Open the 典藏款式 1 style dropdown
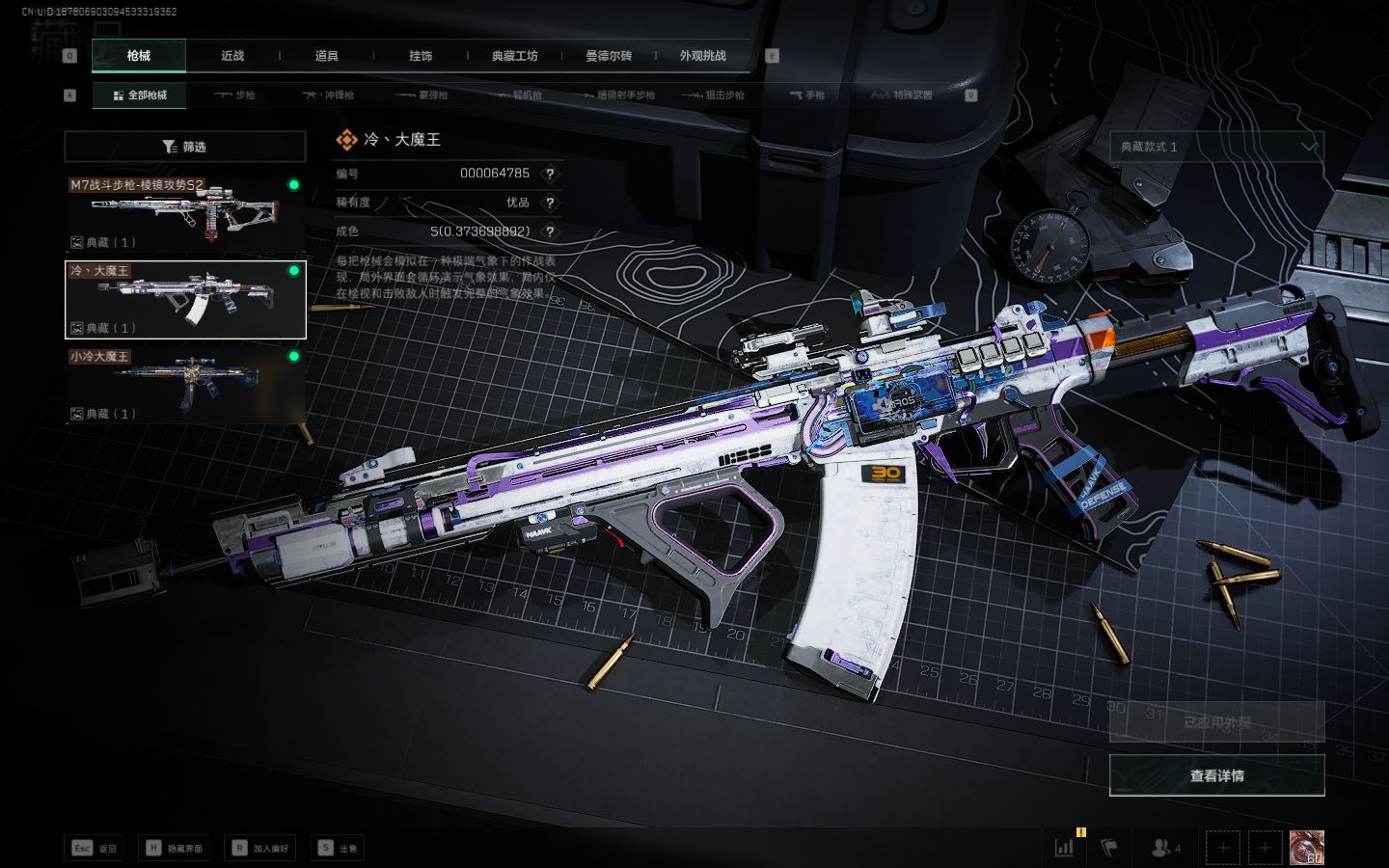The width and height of the screenshot is (1389, 868). point(1216,147)
